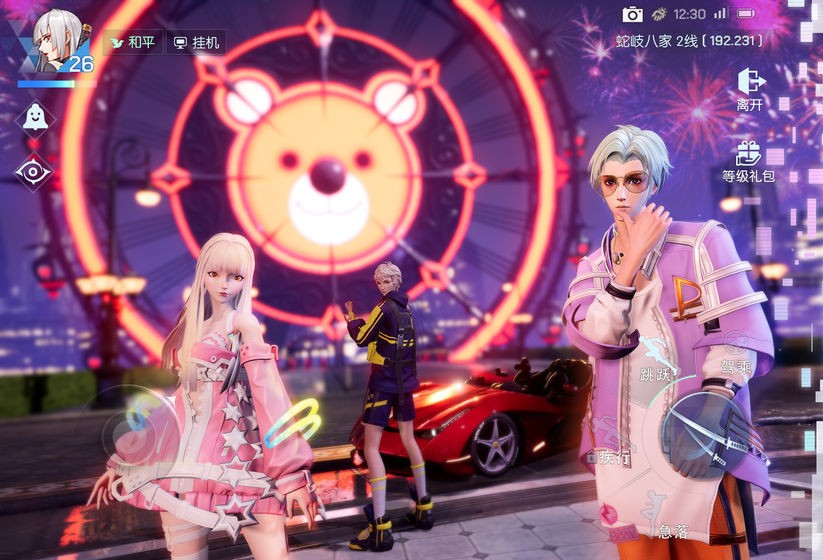Open the 蛇岐八家 2线 channel selector
823x560 pixels.
click(689, 41)
